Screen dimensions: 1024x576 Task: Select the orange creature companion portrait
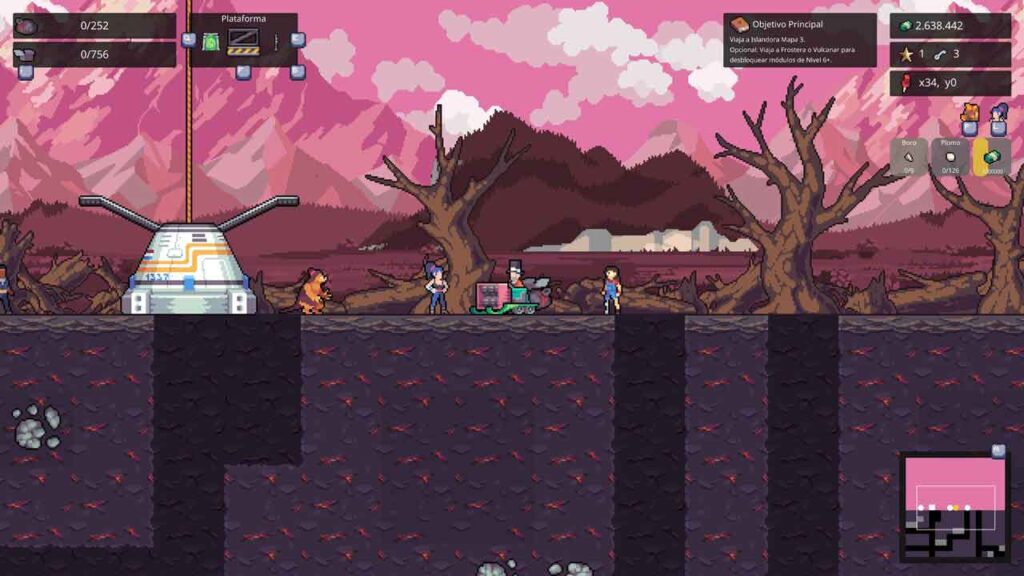coord(969,113)
